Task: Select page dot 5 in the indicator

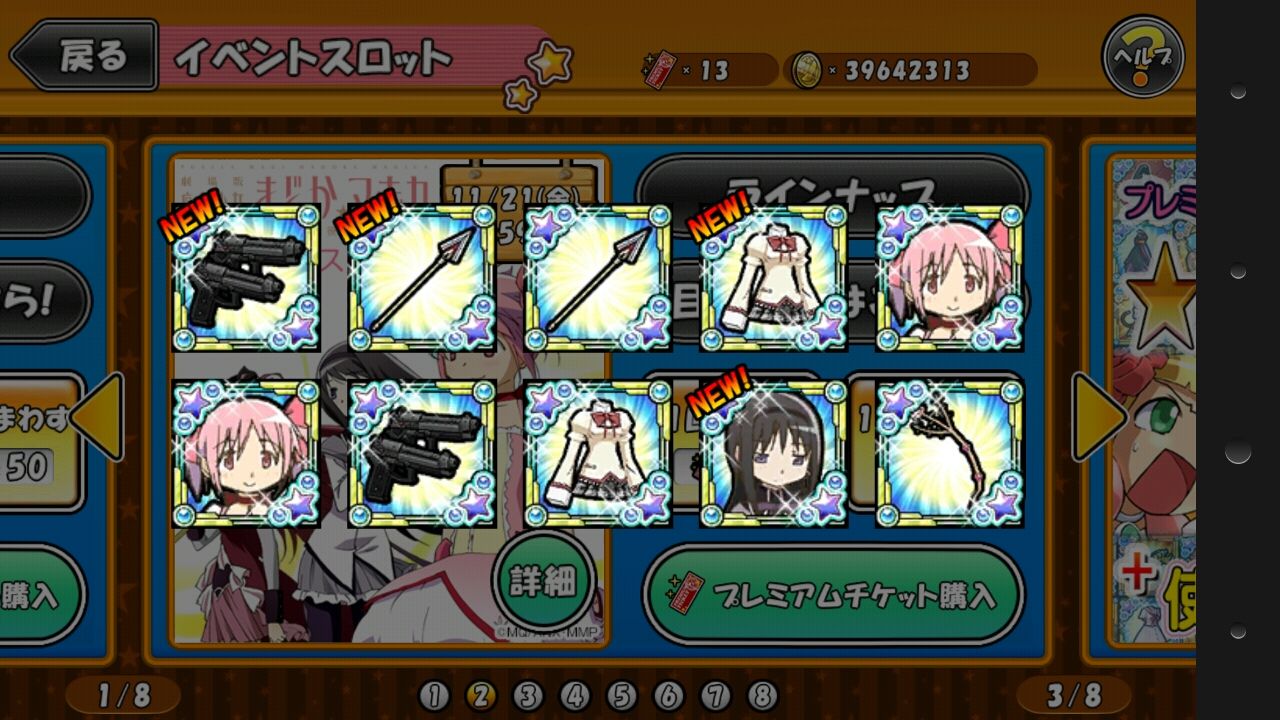Action: tap(622, 697)
